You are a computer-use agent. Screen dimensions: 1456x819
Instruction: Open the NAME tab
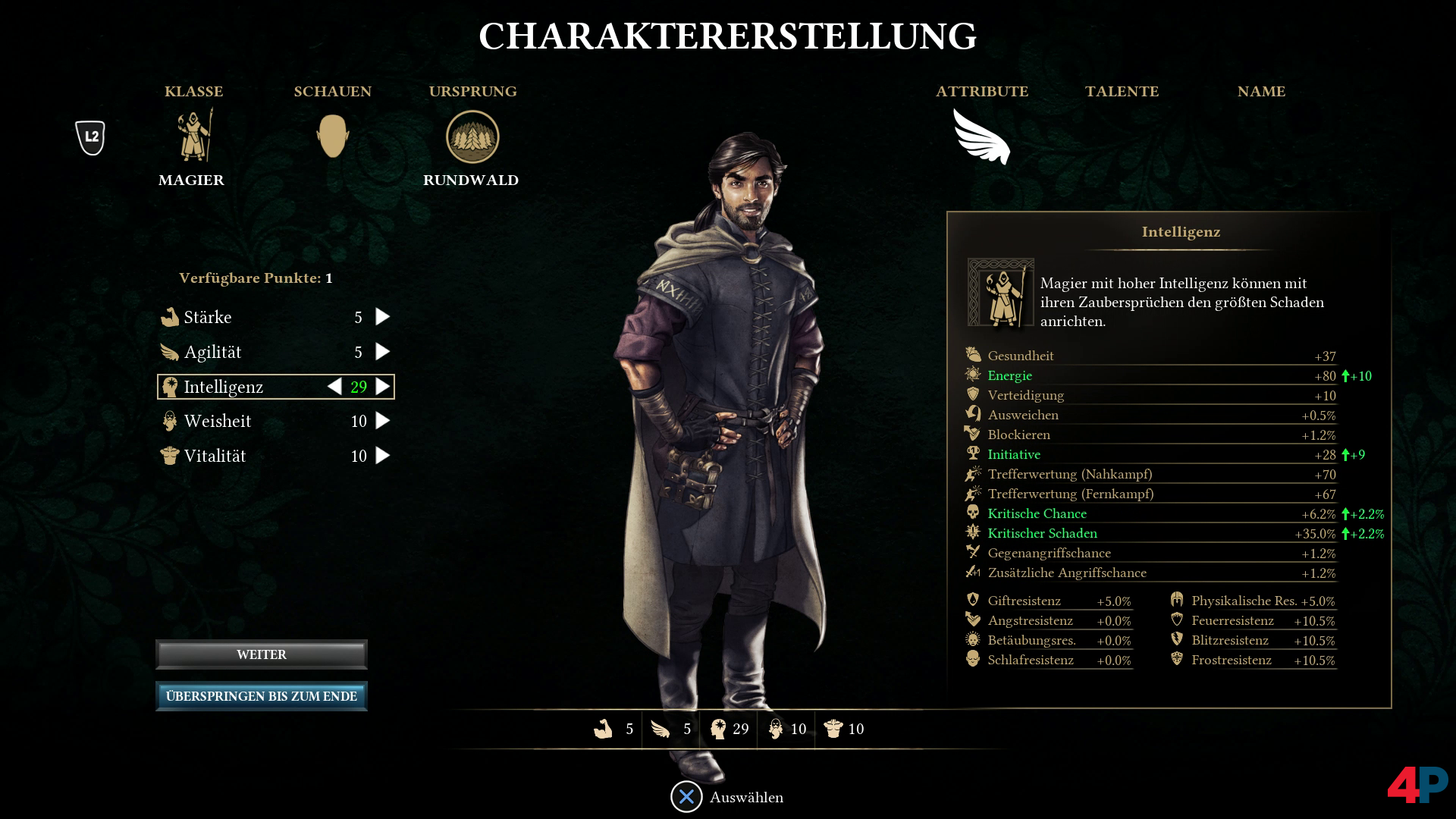pyautogui.click(x=1261, y=92)
